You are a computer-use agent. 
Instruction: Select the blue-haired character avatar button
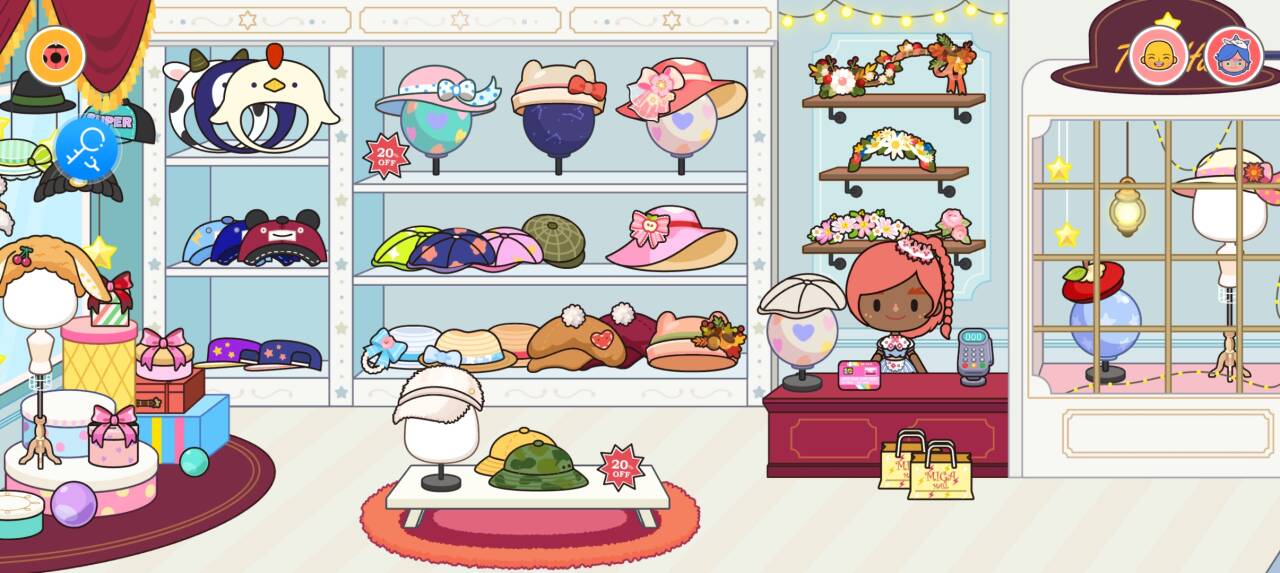1233,55
